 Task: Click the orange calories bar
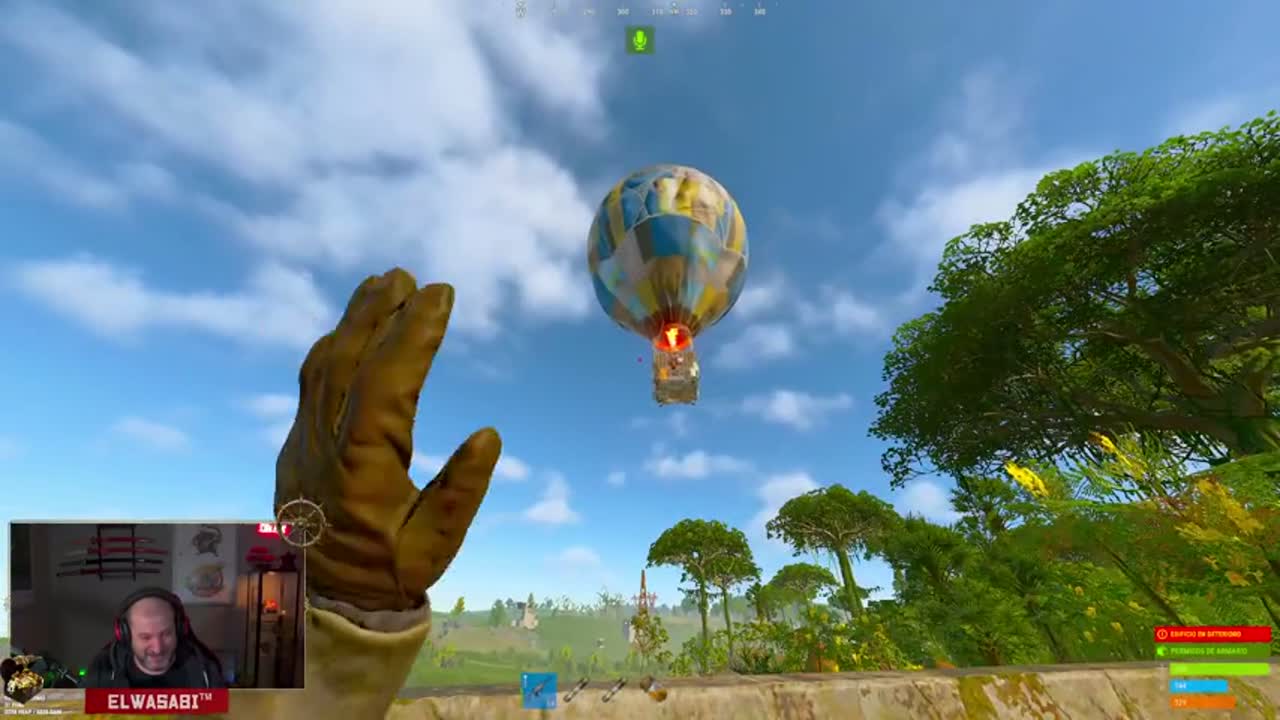click(1201, 702)
